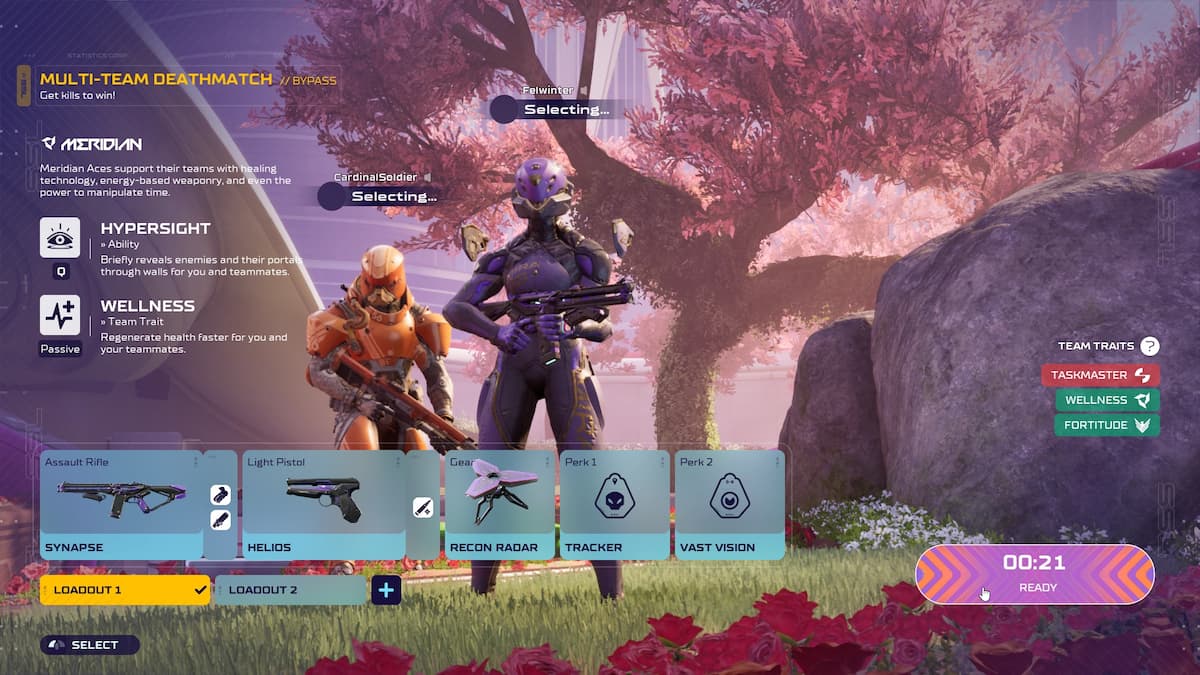Image resolution: width=1200 pixels, height=675 pixels.
Task: Select the Synapse assault rifle slot
Action: coord(121,504)
